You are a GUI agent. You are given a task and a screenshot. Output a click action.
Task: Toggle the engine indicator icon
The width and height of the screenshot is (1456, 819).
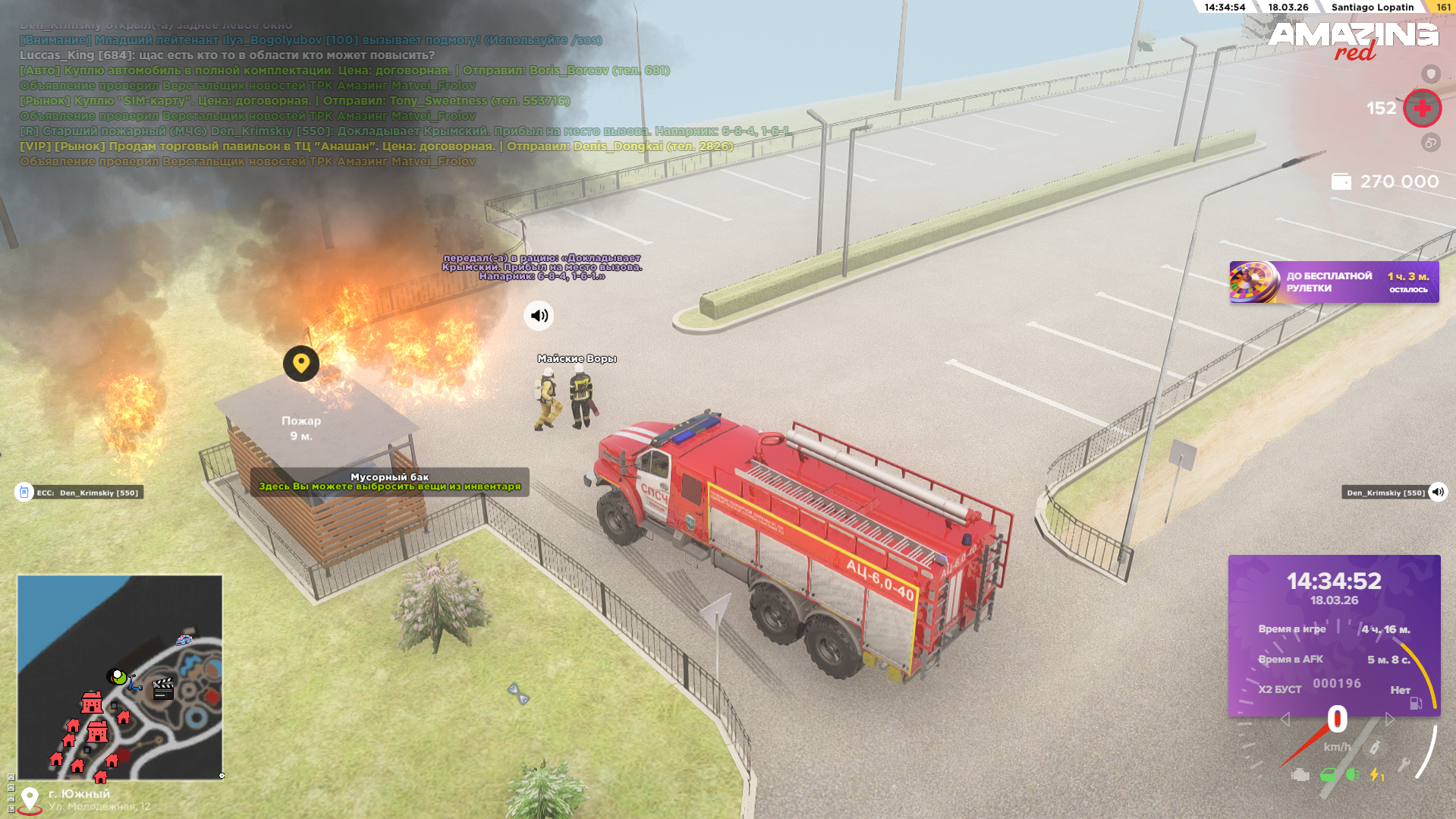click(x=1300, y=775)
